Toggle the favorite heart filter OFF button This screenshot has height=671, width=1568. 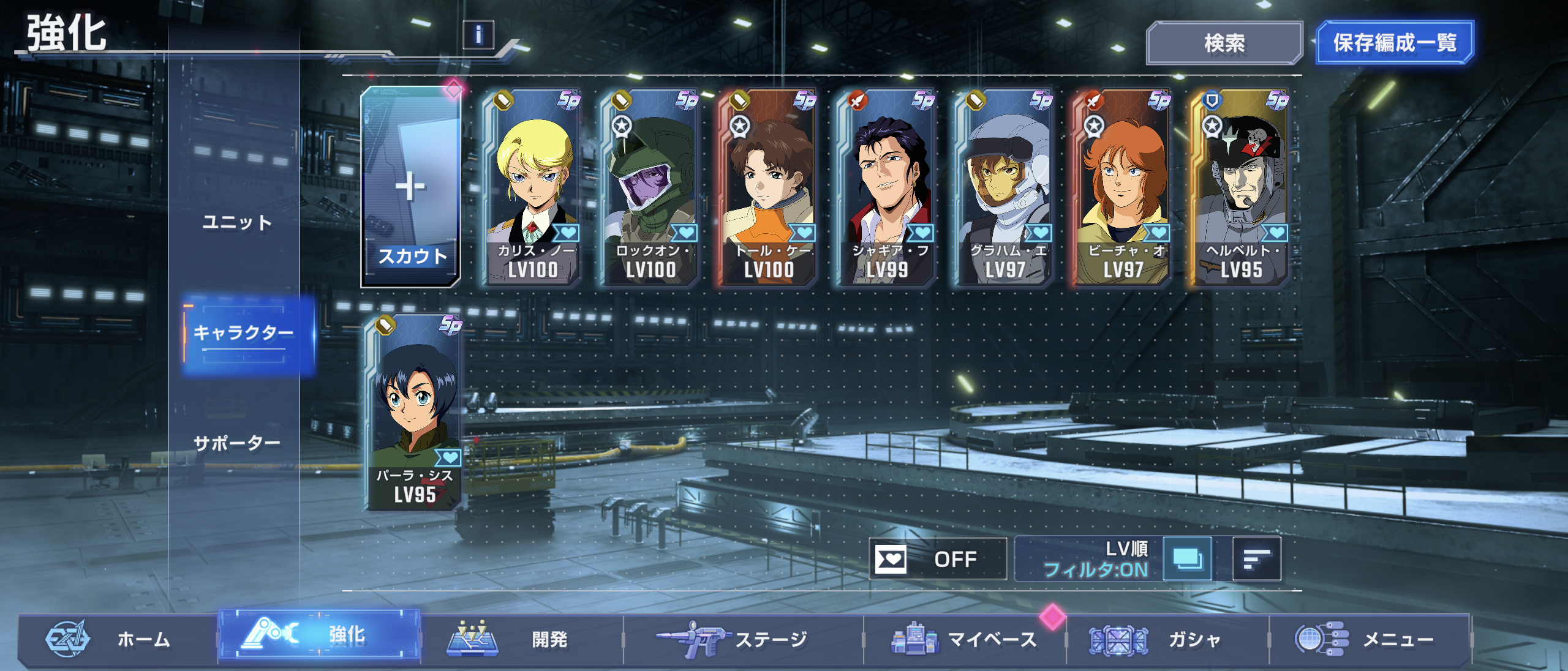(x=937, y=558)
